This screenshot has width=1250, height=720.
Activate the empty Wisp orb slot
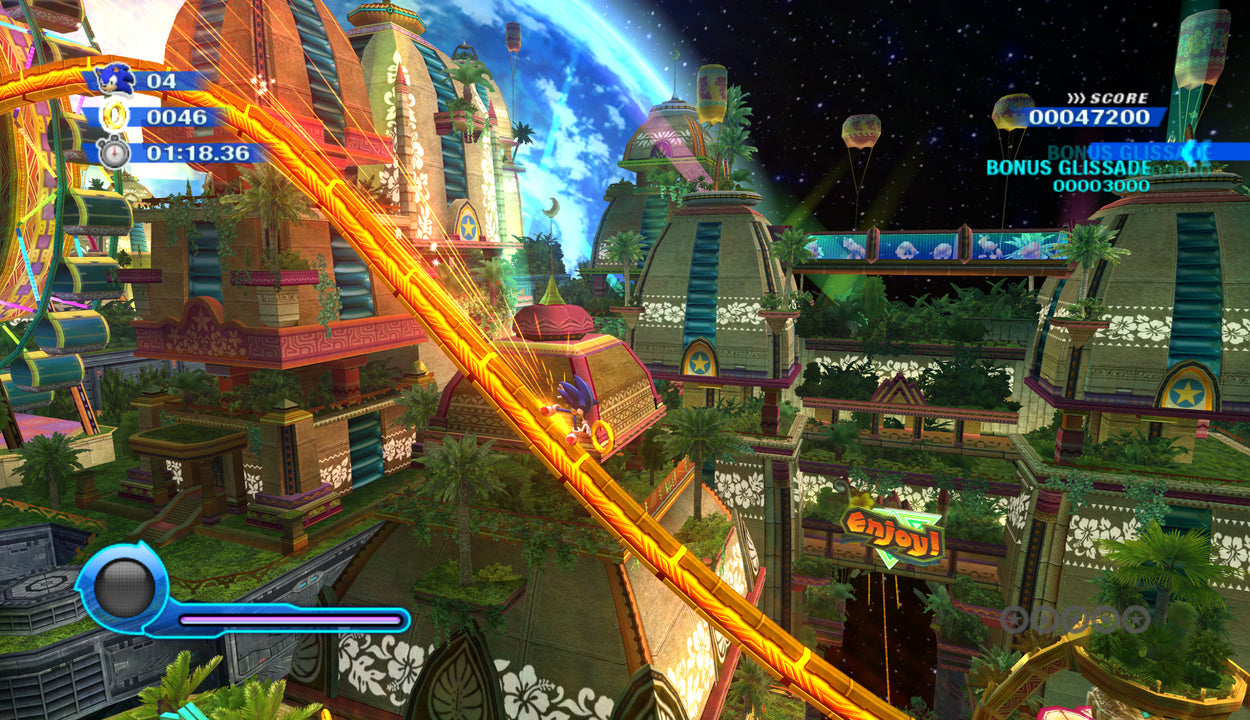point(124,589)
